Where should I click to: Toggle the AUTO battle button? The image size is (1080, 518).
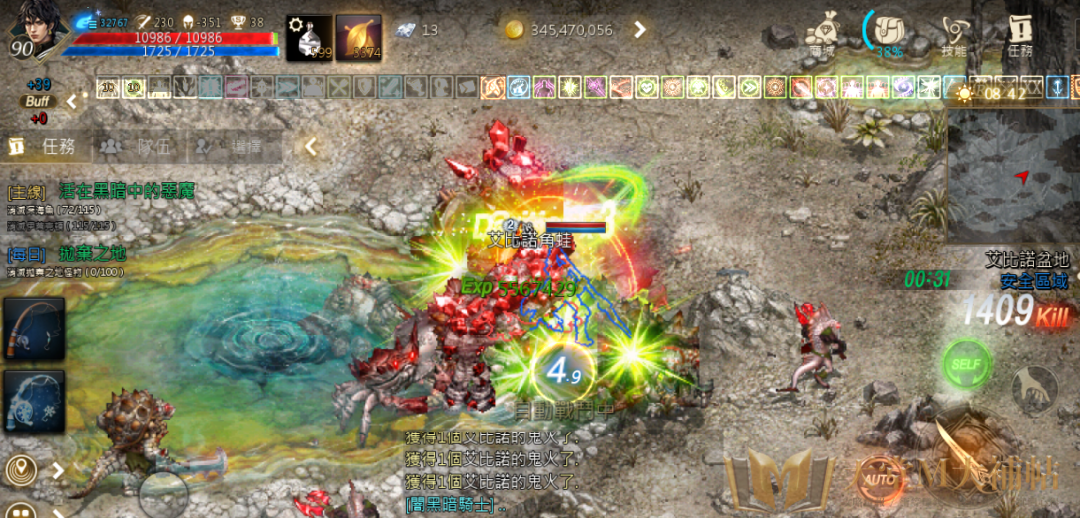(879, 477)
